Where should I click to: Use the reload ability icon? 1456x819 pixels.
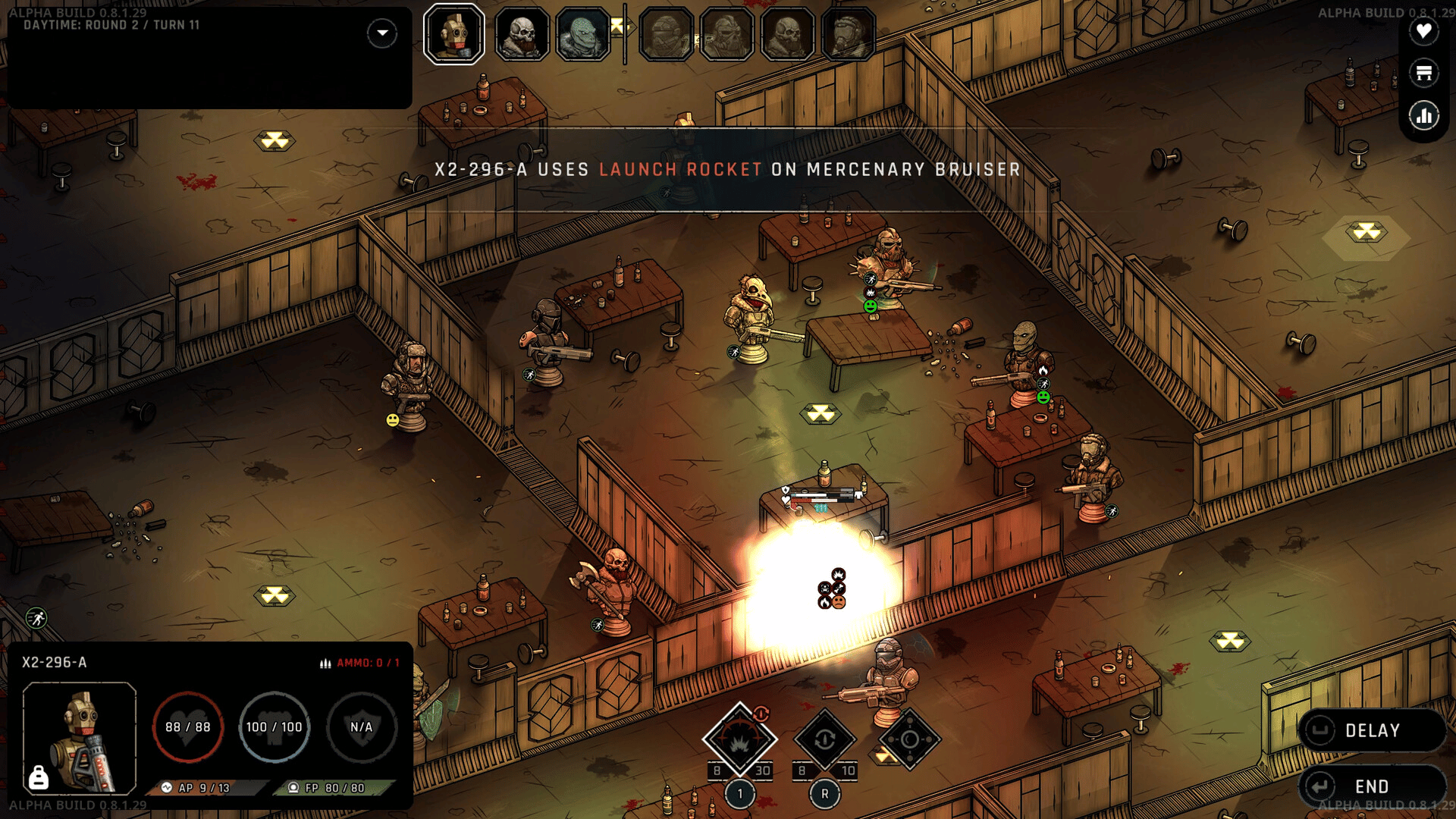click(825, 739)
